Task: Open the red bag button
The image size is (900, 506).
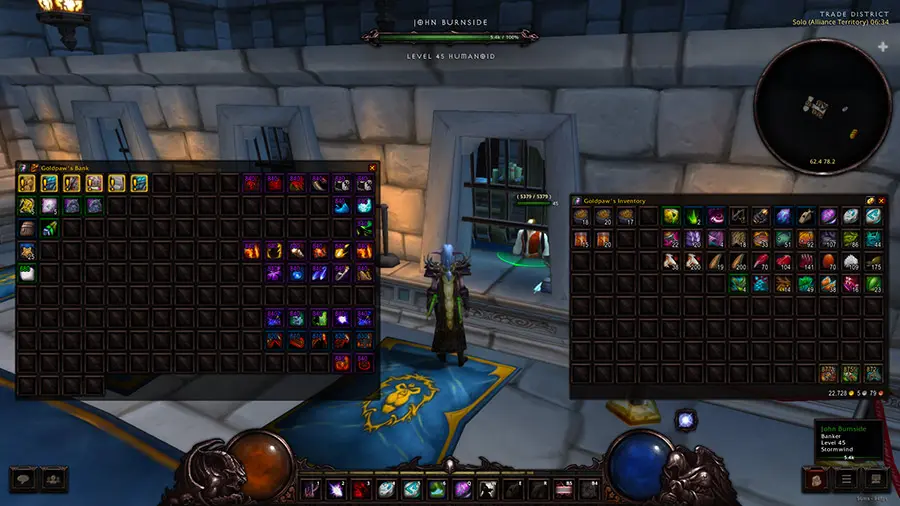Action: (x=815, y=479)
